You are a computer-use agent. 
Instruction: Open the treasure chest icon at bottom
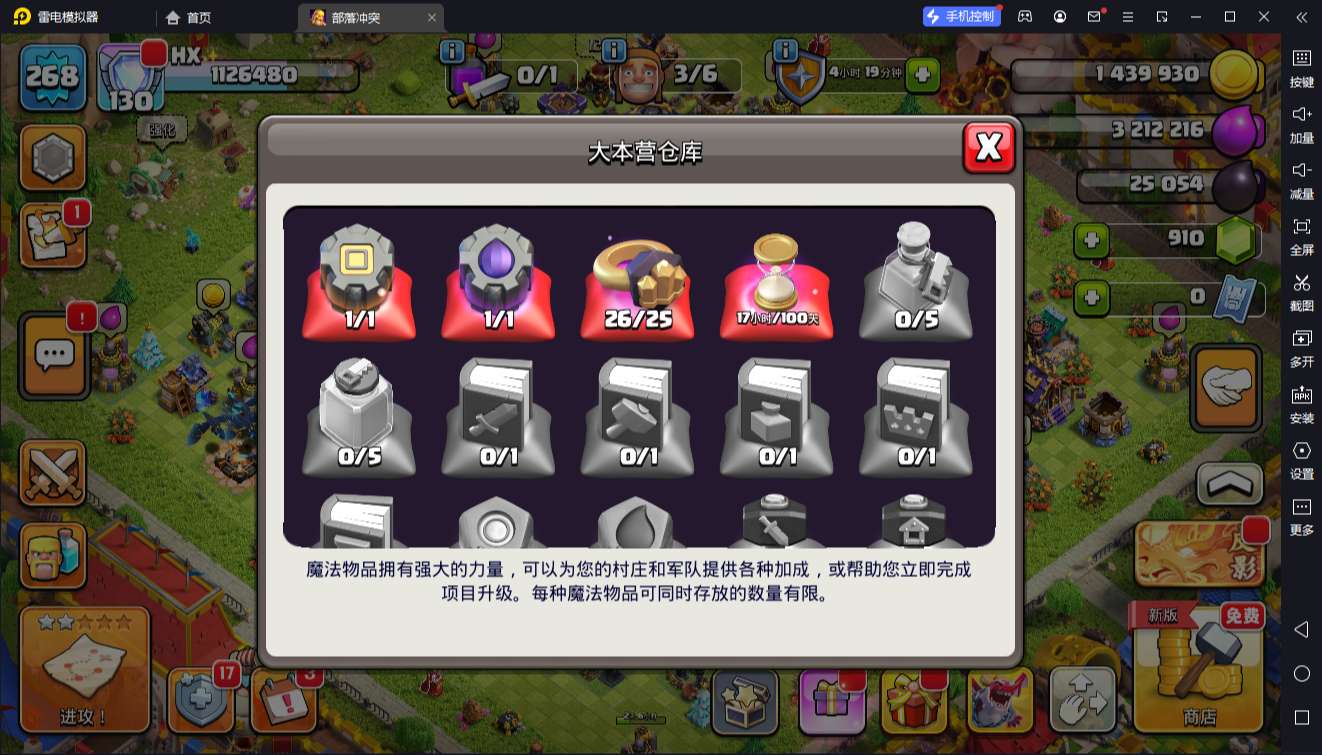(745, 703)
